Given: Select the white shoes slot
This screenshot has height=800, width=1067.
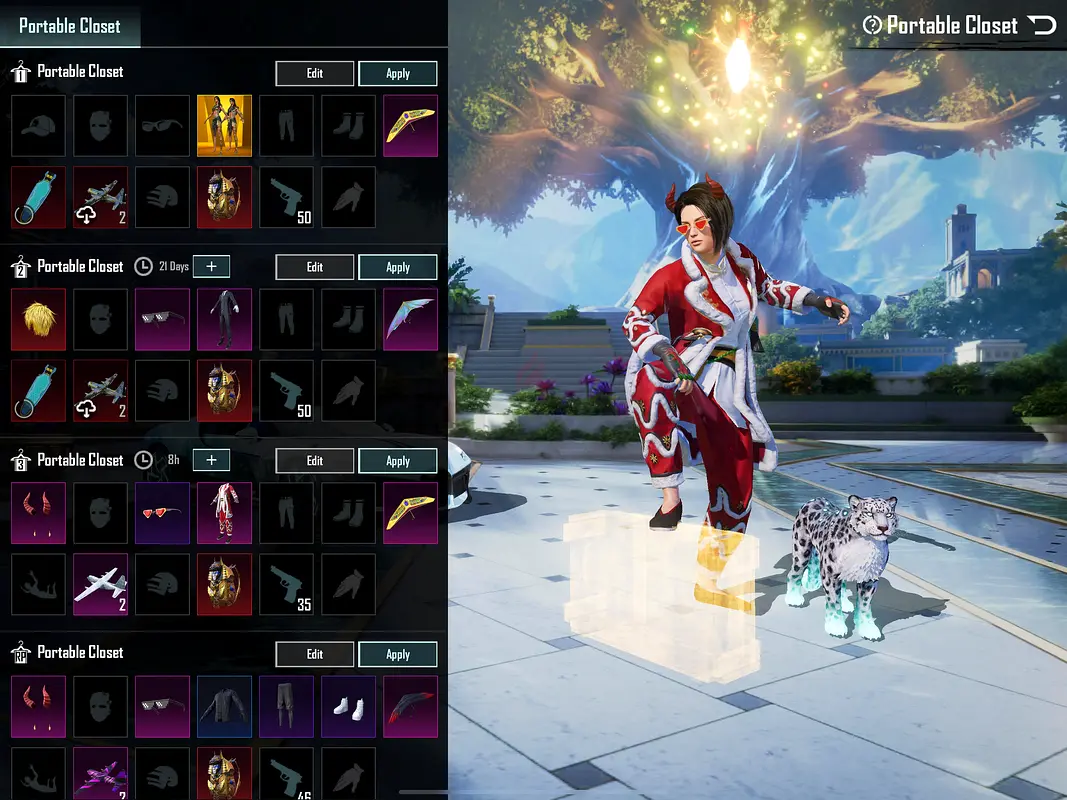Looking at the screenshot, I should click(348, 707).
